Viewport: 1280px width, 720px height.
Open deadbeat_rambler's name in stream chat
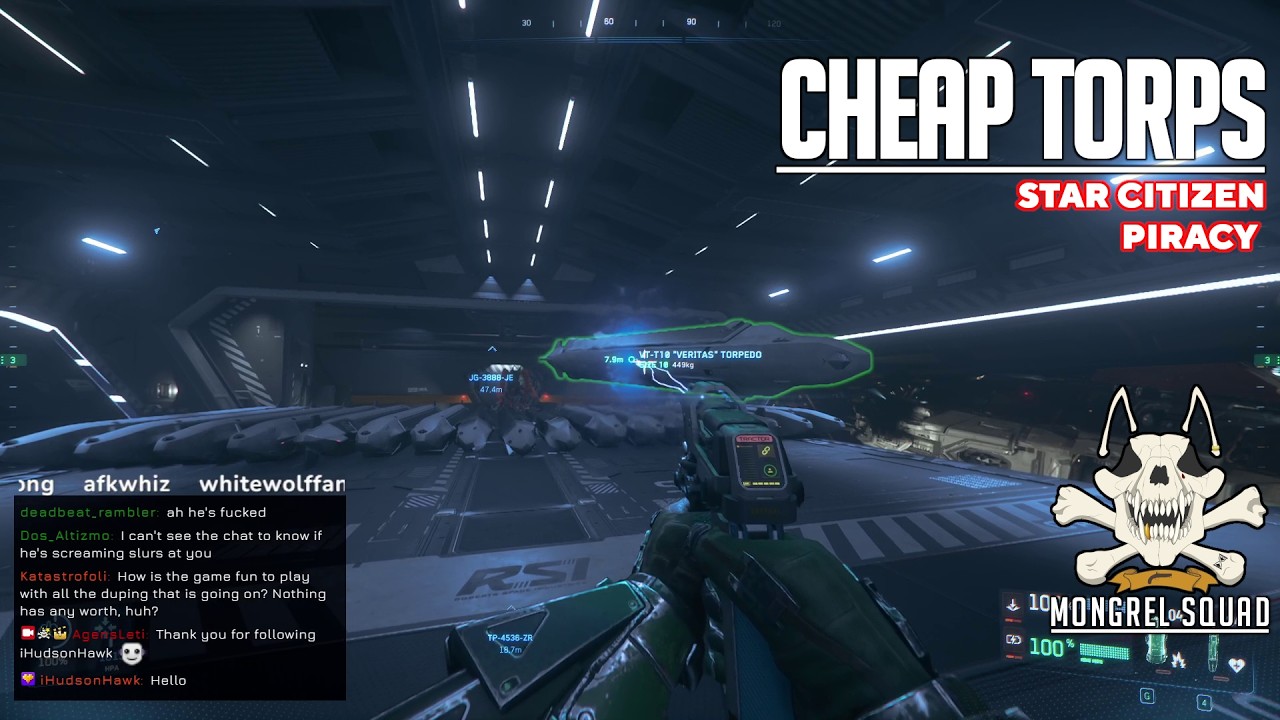click(88, 513)
